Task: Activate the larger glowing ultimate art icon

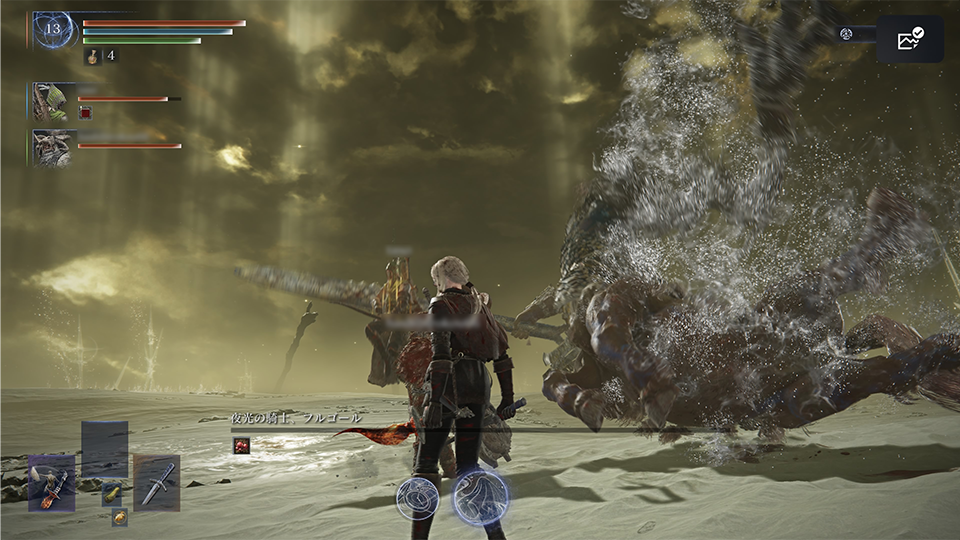Action: (481, 497)
